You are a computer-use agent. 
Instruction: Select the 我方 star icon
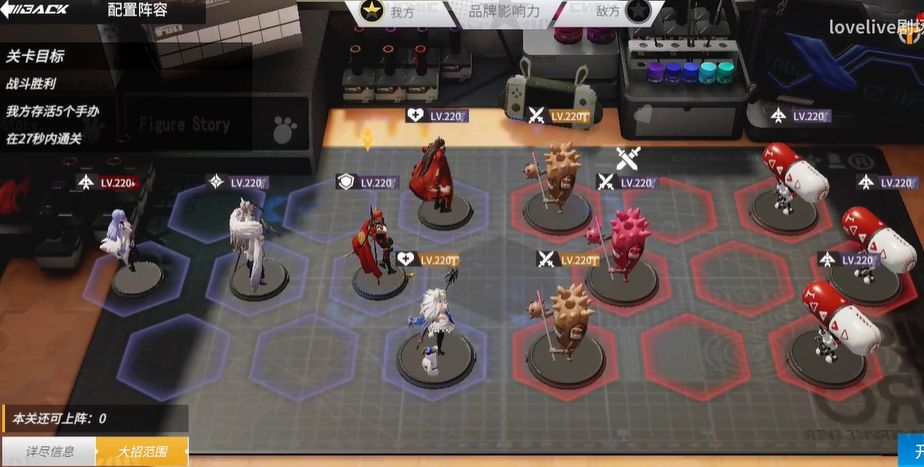click(x=372, y=12)
